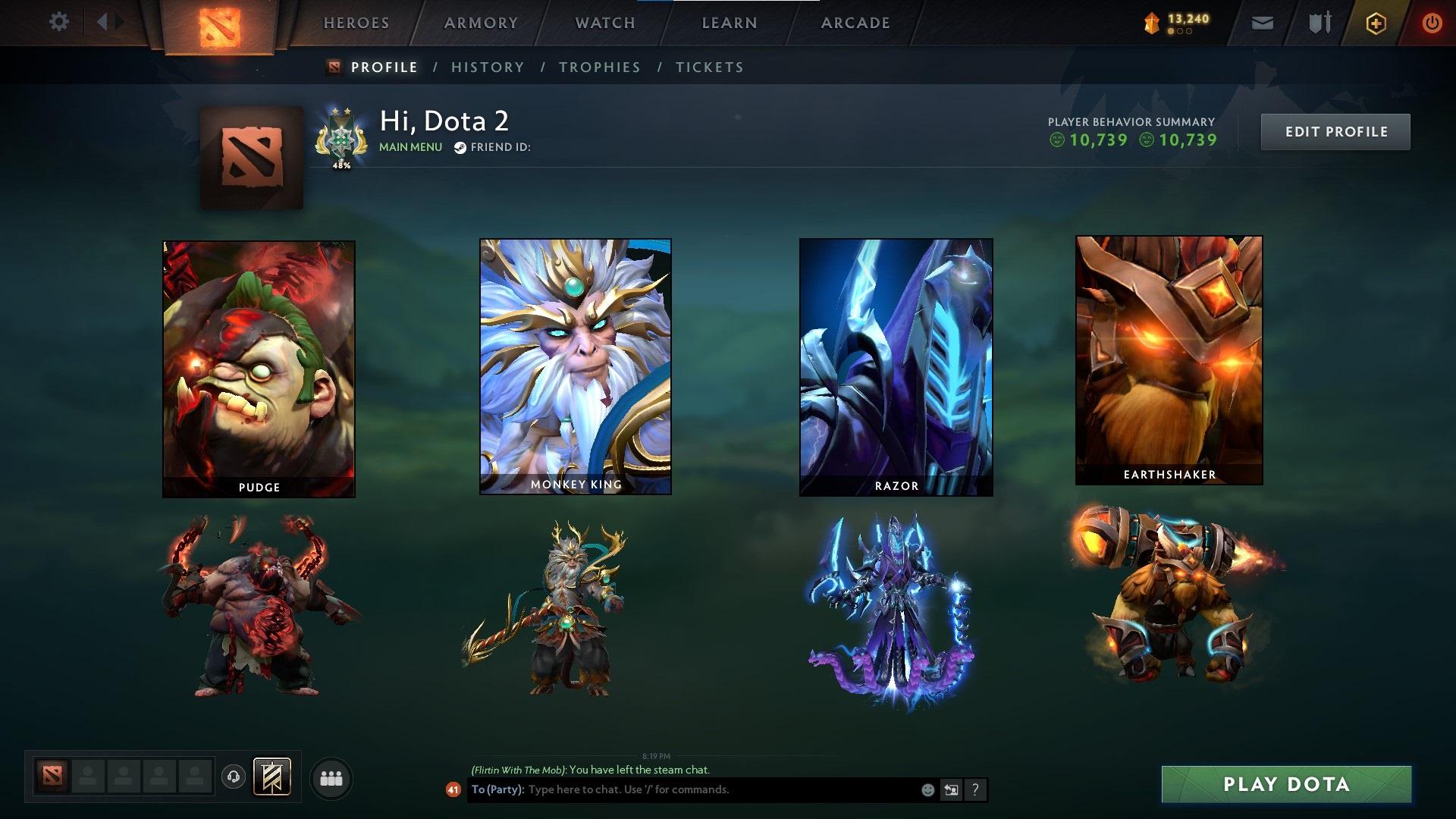
Task: Open the friends list icon near party slots
Action: coord(331,777)
